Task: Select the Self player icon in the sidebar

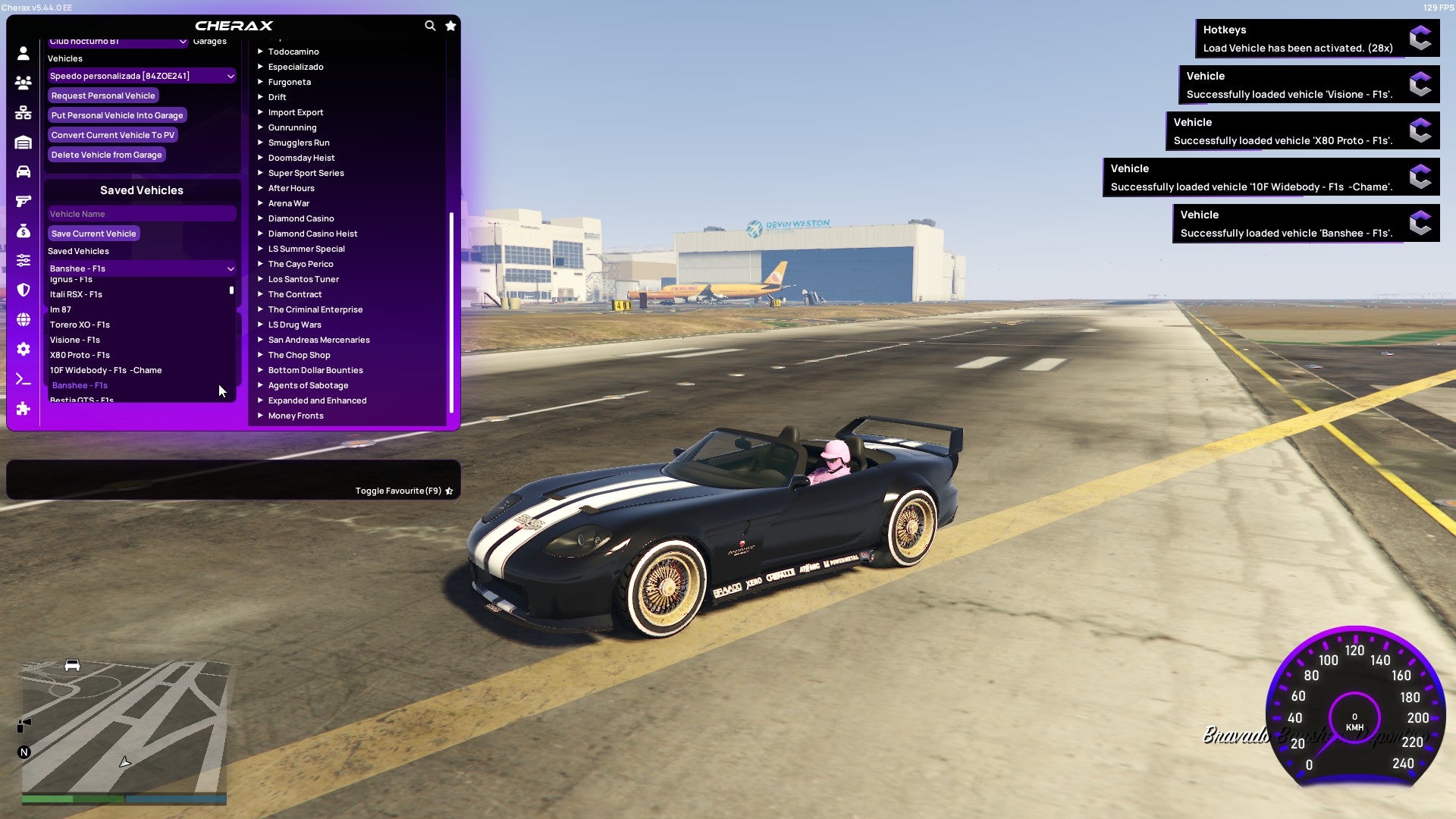Action: pyautogui.click(x=23, y=55)
